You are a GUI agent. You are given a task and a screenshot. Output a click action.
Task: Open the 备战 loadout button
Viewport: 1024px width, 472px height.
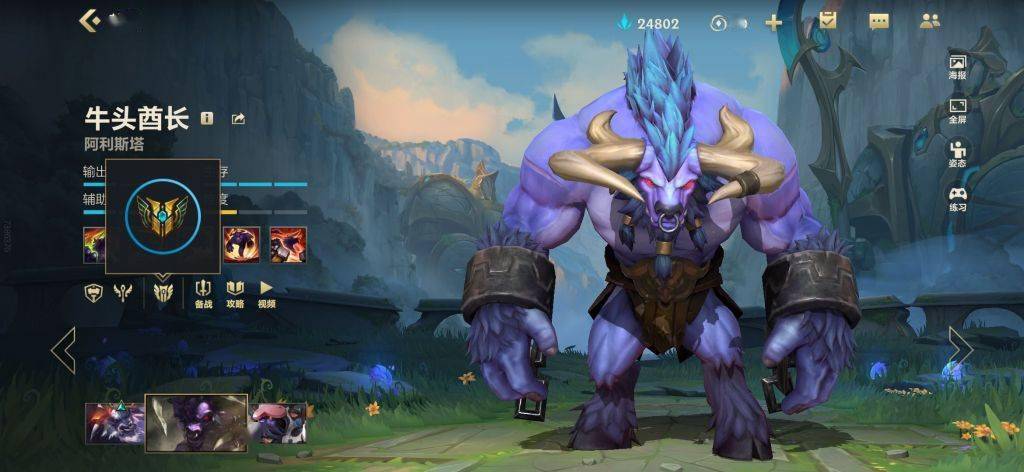click(x=203, y=293)
